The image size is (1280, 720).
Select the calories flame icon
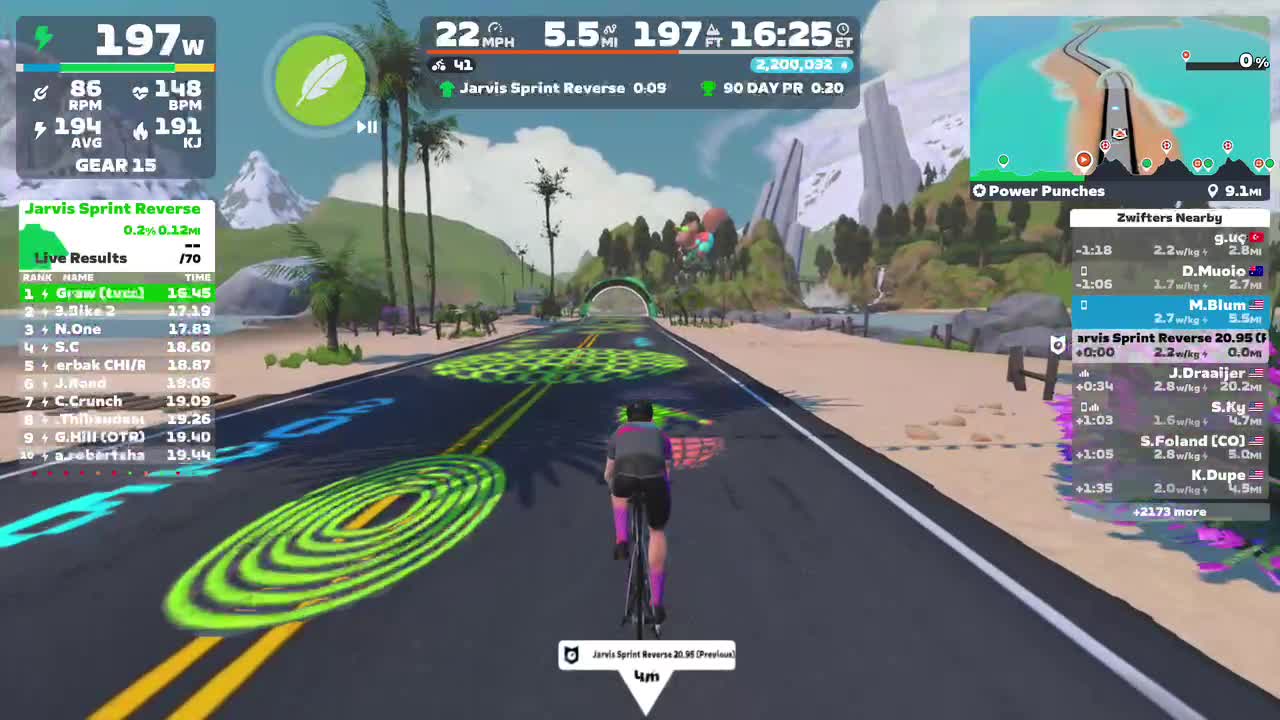tap(141, 130)
